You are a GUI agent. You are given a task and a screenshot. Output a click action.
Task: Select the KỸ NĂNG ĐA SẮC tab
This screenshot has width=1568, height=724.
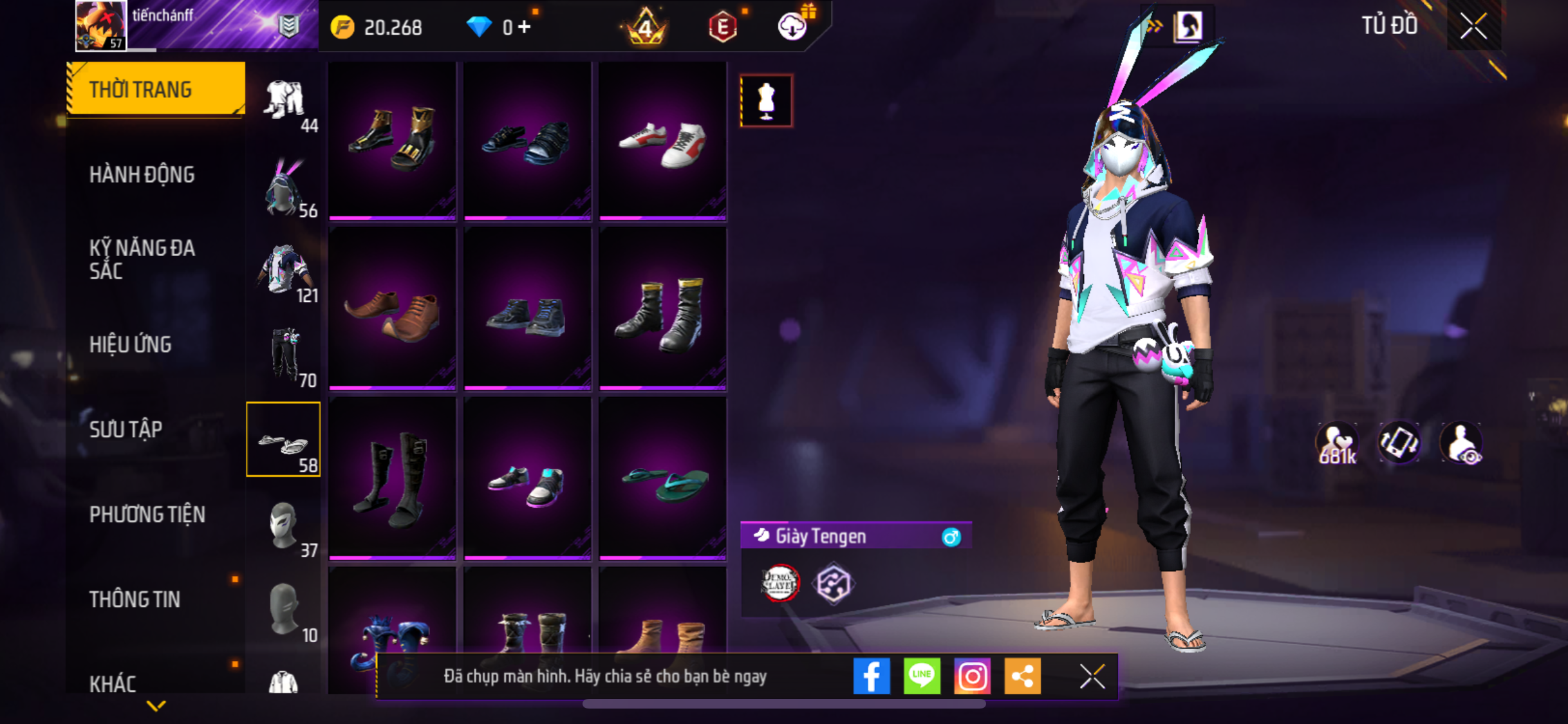(x=142, y=259)
